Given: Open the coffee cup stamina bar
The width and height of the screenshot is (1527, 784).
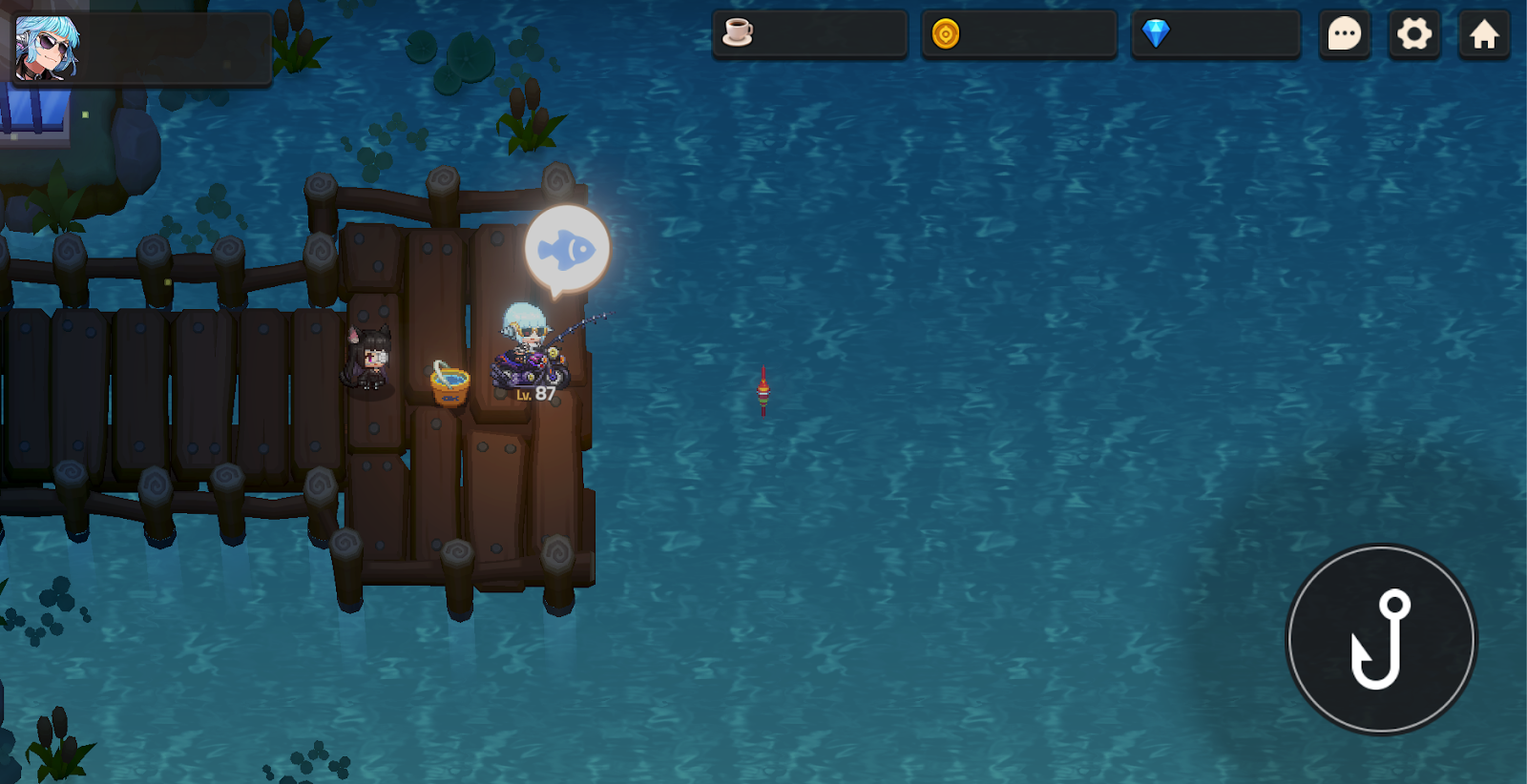Looking at the screenshot, I should point(809,34).
